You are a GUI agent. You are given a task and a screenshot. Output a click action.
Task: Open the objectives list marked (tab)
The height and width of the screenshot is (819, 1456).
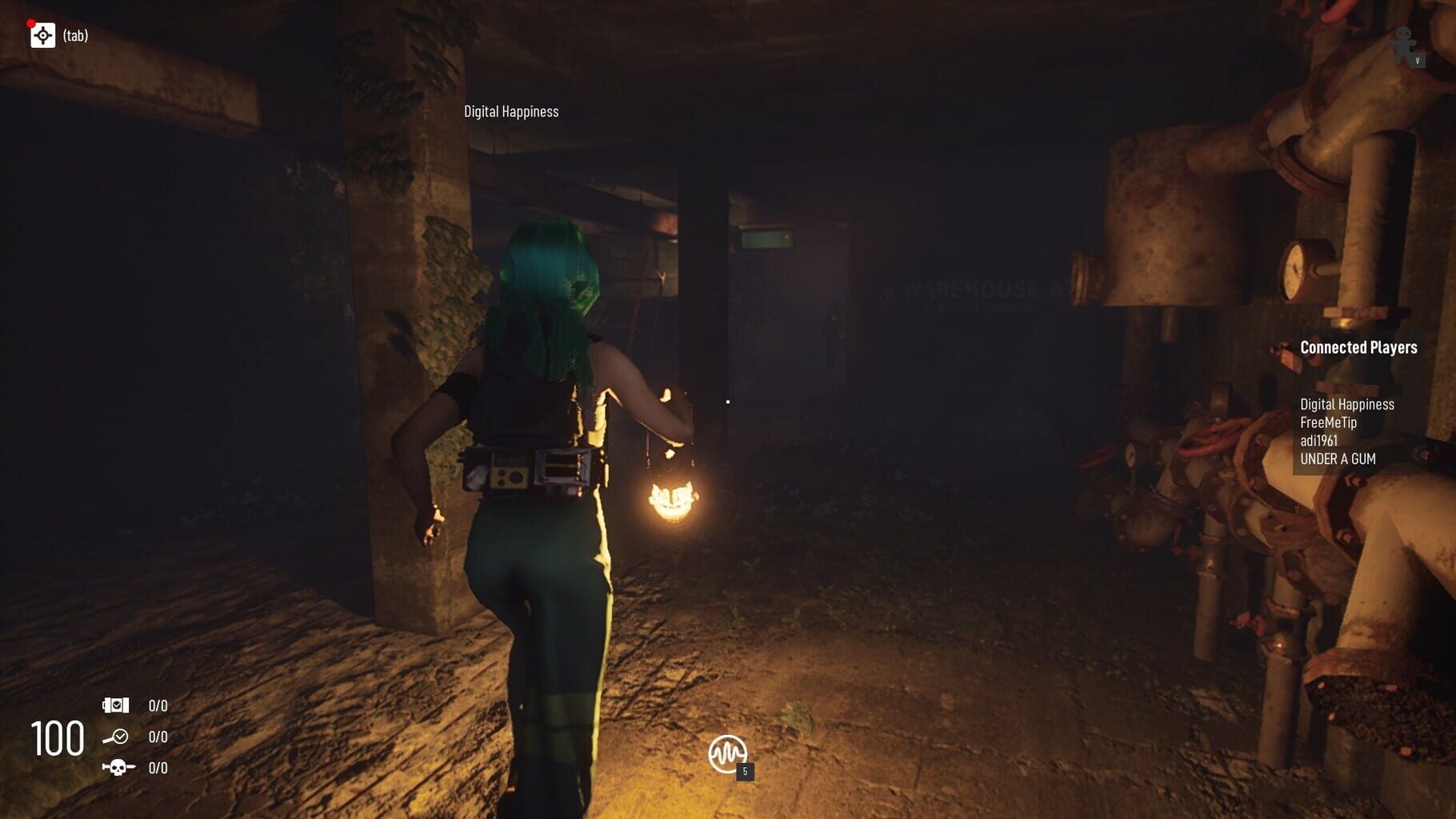pos(77,36)
